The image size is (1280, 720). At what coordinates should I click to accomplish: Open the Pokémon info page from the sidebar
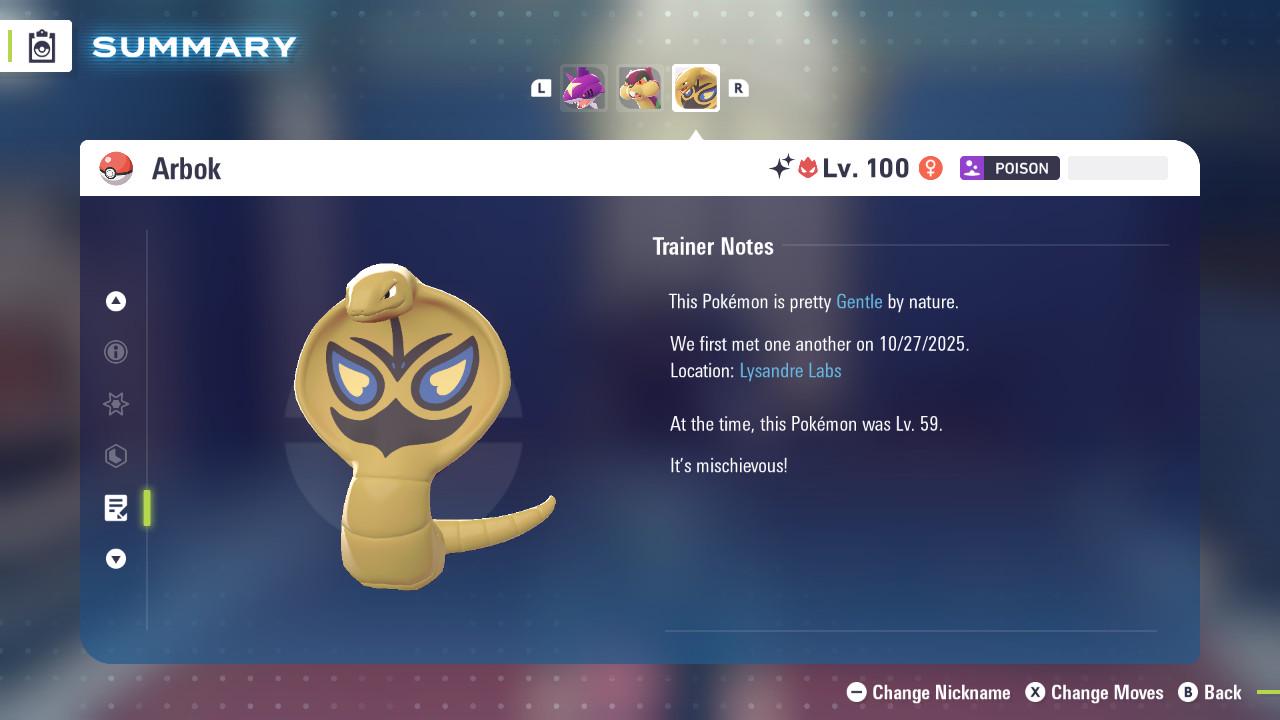tap(116, 352)
